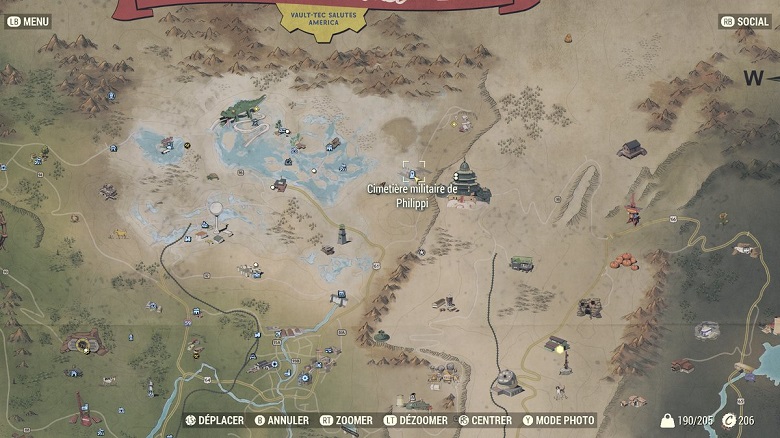Pick the orange pumpkin pile location
The height and width of the screenshot is (438, 780).
pos(624,261)
